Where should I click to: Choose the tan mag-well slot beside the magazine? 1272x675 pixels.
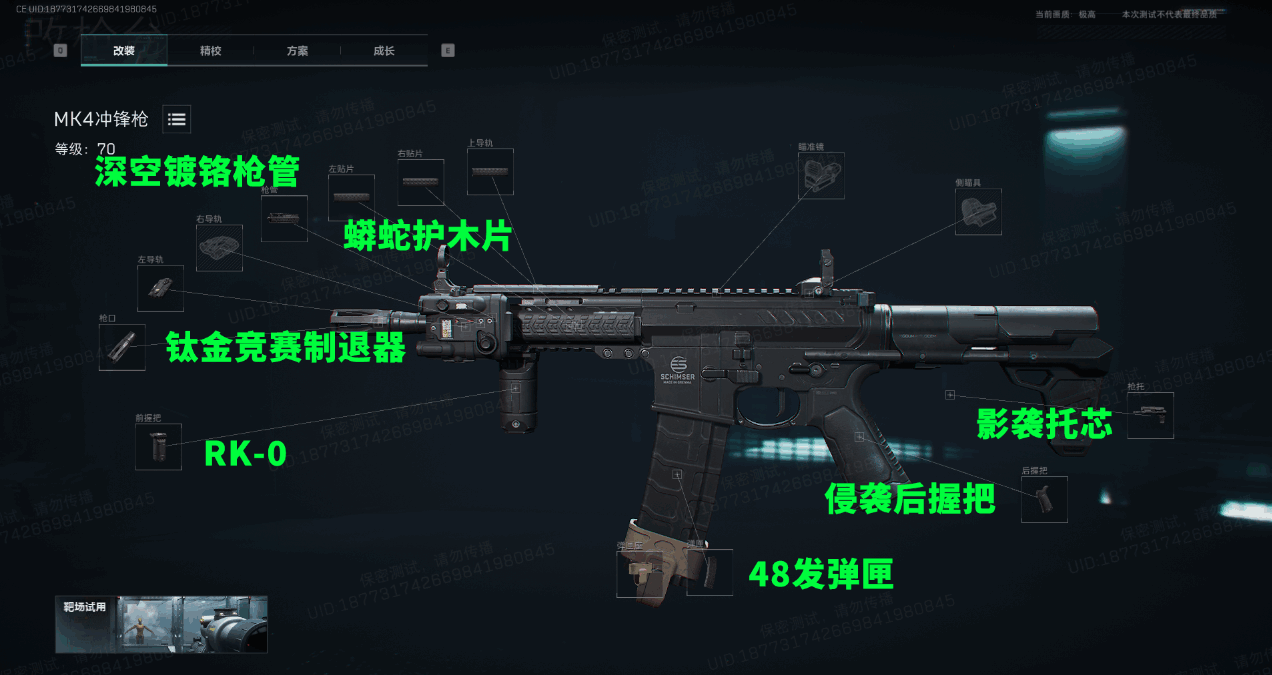pyautogui.click(x=640, y=573)
